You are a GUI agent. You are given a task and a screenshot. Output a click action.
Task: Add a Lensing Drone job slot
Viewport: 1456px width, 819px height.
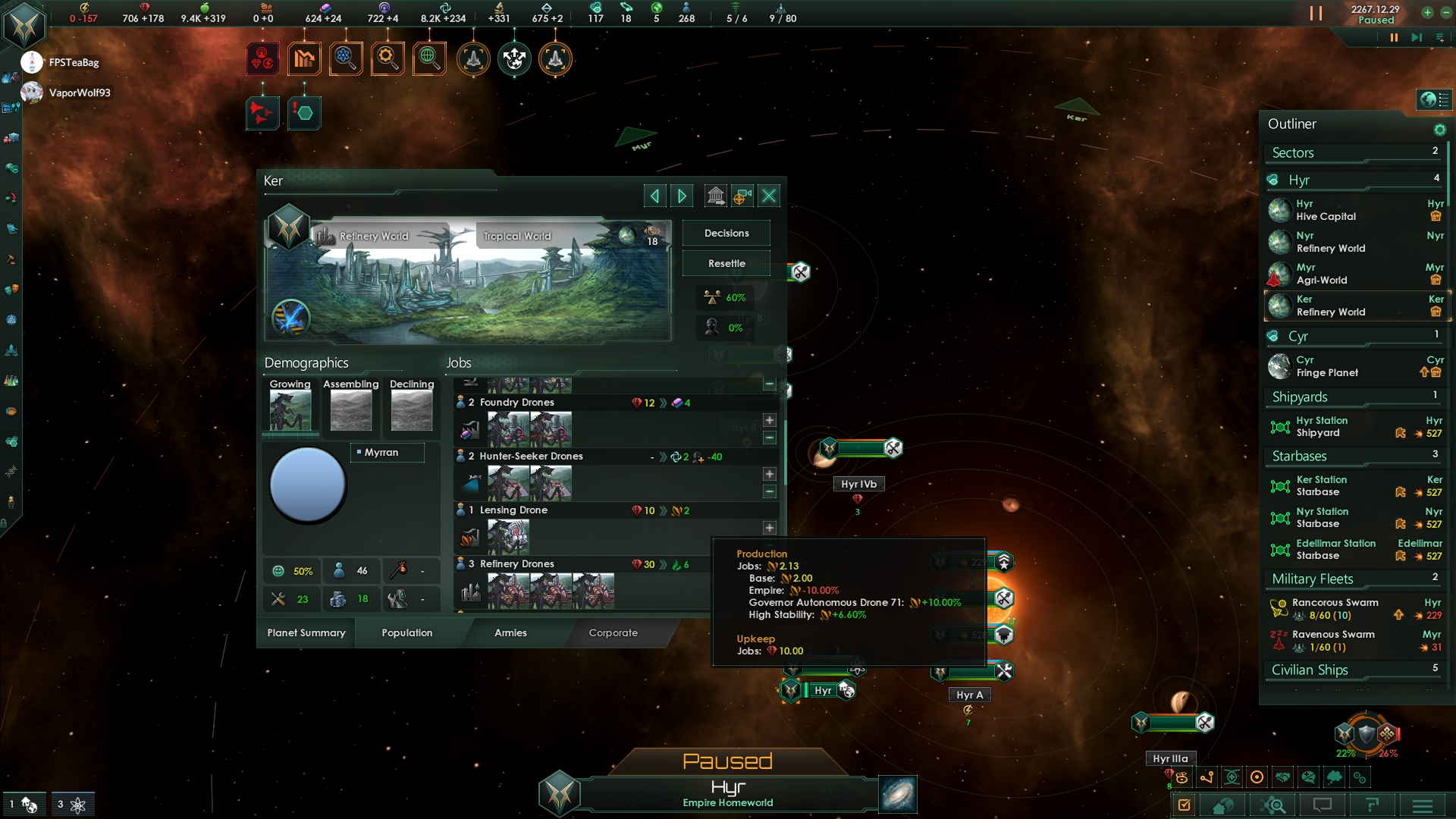pyautogui.click(x=770, y=528)
